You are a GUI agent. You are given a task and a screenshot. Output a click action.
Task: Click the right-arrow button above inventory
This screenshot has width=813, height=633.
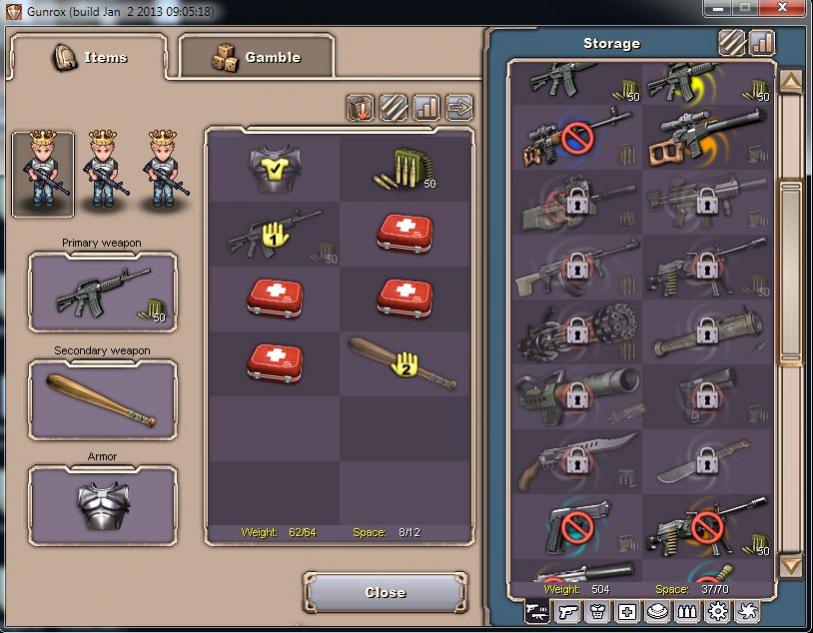(459, 107)
